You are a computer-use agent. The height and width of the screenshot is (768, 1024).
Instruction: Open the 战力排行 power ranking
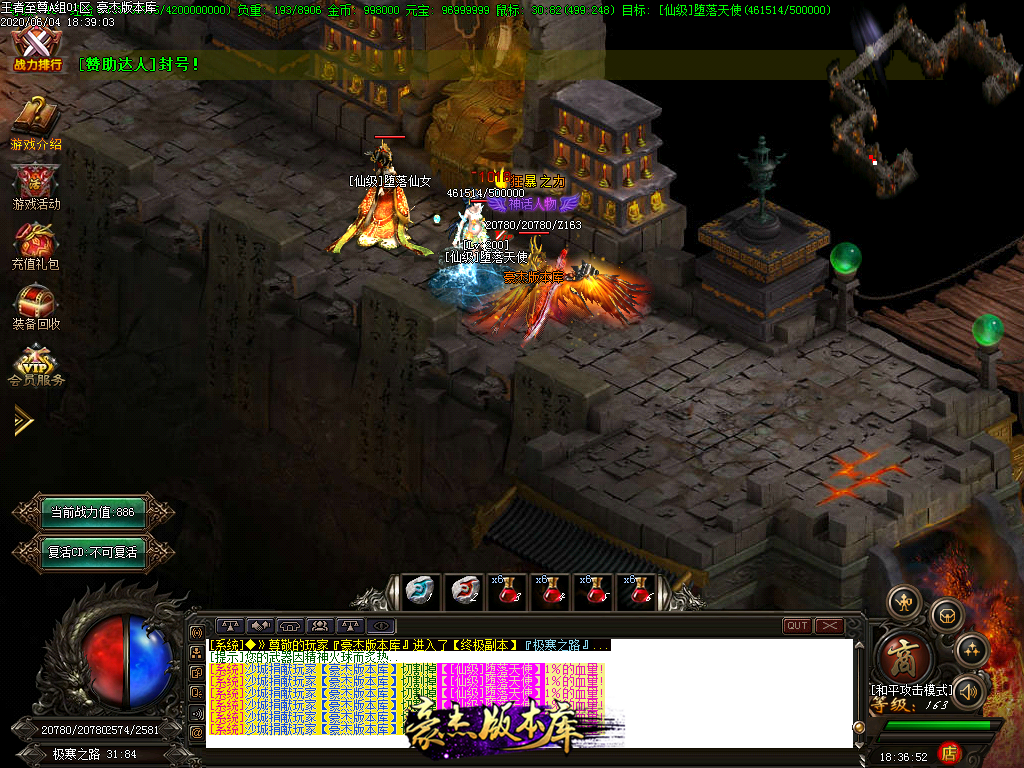[37, 49]
